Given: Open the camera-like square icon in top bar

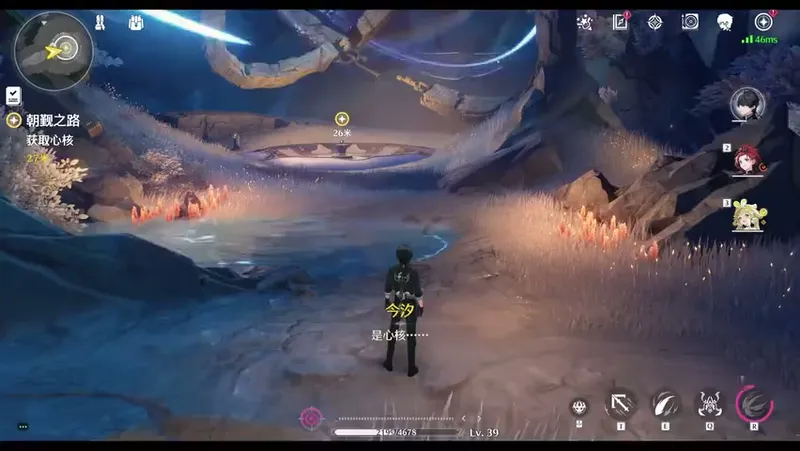Looking at the screenshot, I should click(689, 22).
